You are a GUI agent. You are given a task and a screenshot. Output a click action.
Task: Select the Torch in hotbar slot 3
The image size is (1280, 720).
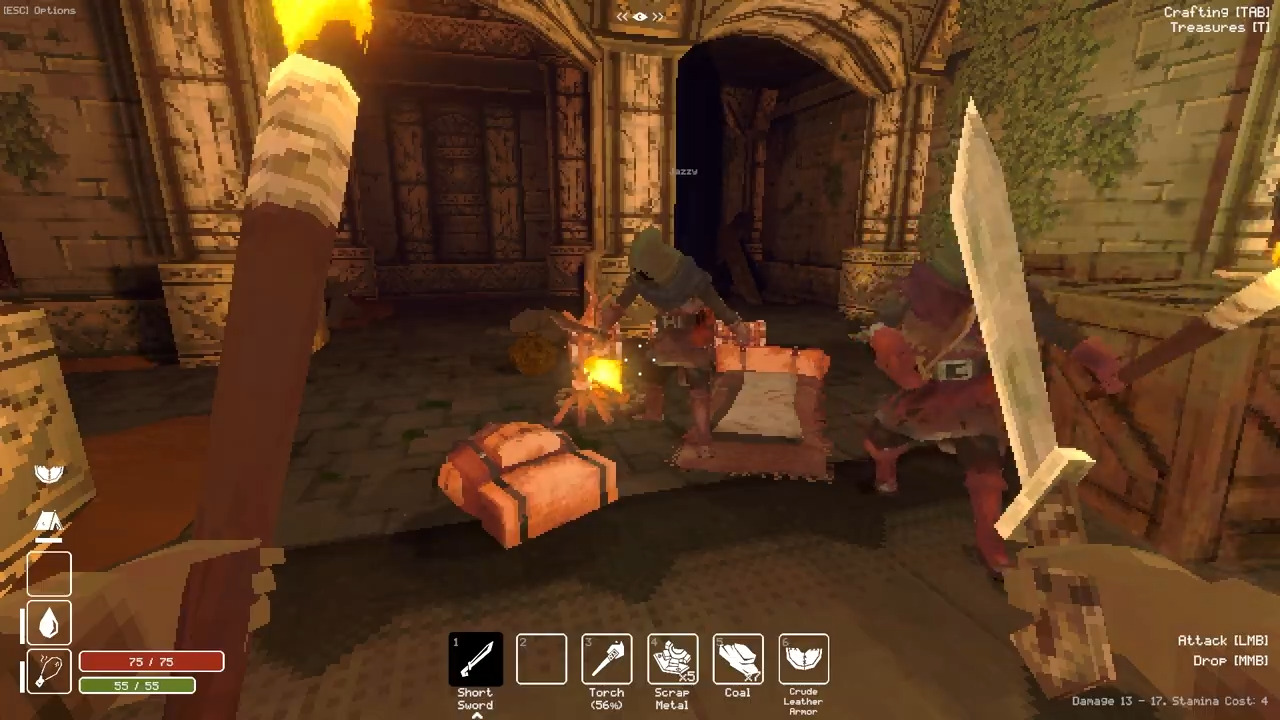pos(606,657)
